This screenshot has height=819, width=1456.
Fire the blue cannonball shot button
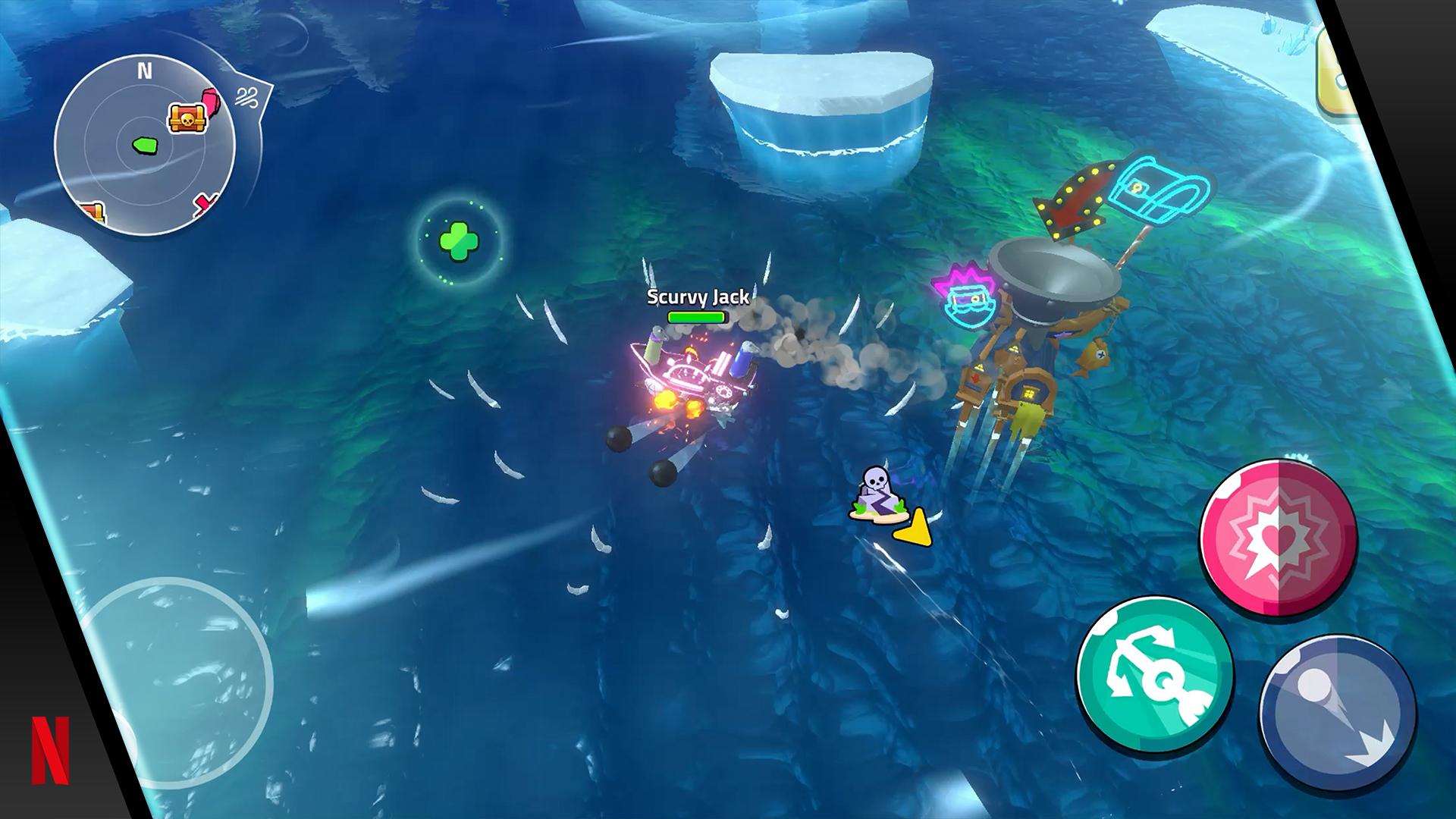click(1338, 713)
